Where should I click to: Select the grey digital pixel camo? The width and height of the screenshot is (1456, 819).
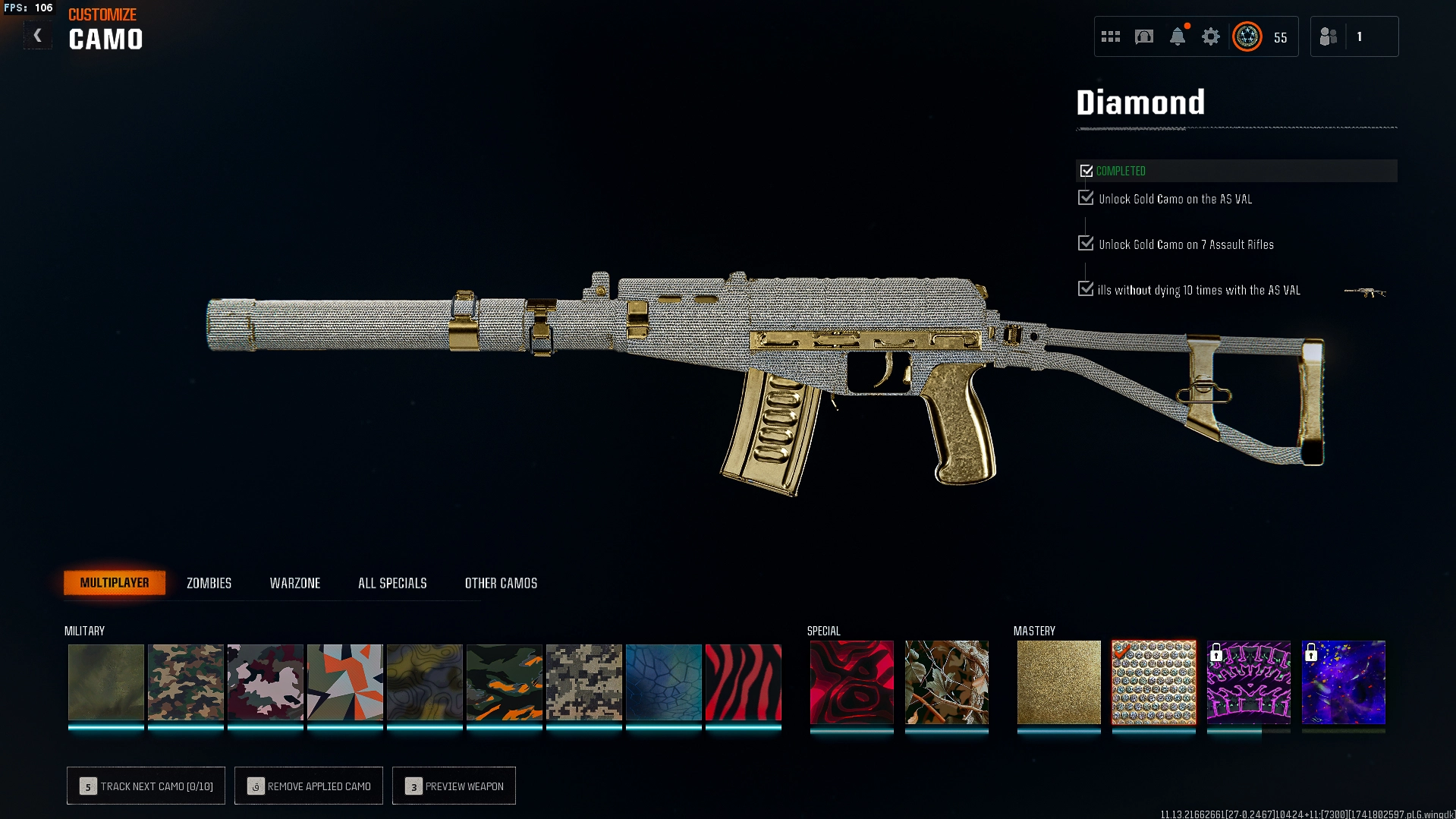pos(583,682)
